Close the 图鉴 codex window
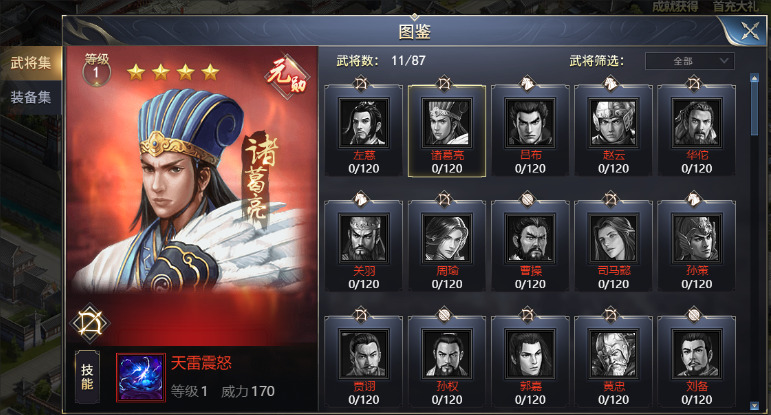Image resolution: width=771 pixels, height=415 pixels. [749, 30]
